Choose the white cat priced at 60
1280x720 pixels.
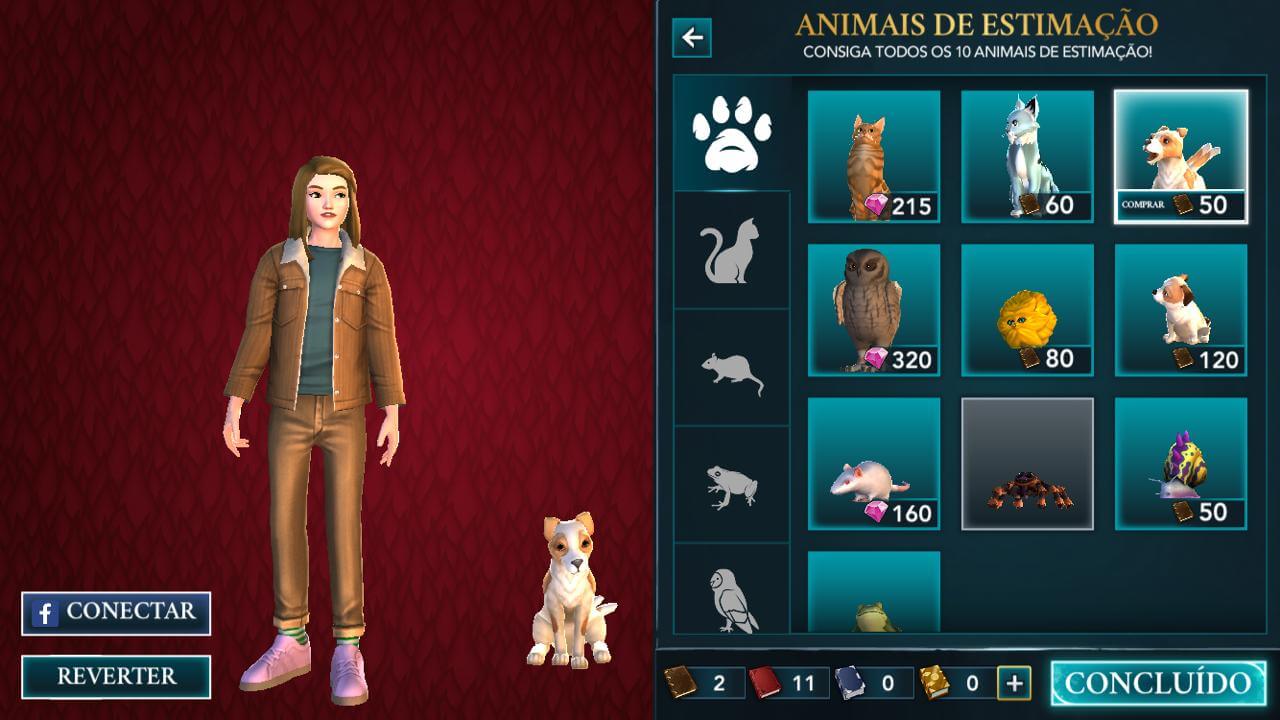click(1027, 156)
